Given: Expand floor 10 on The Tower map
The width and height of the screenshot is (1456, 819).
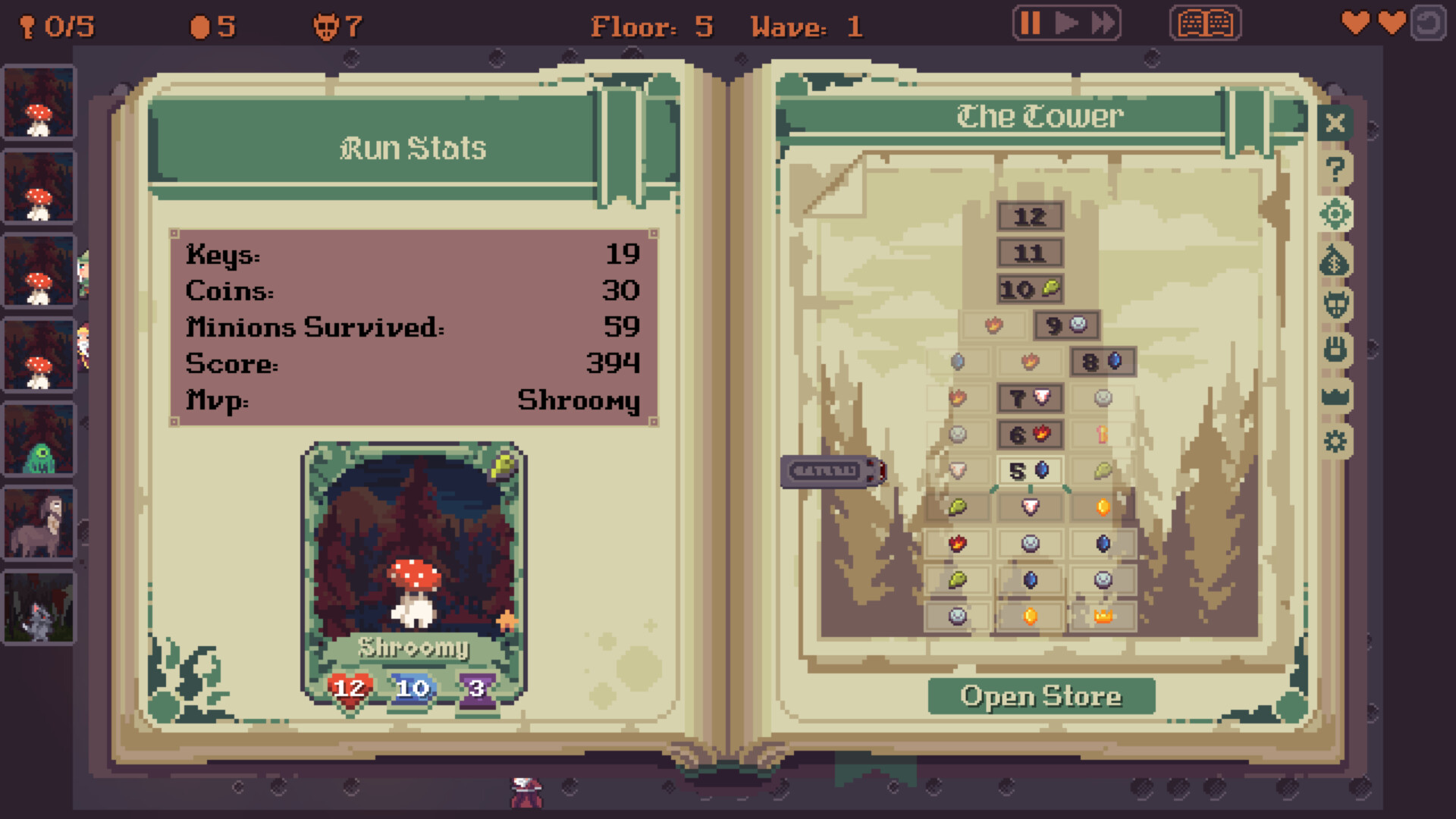Looking at the screenshot, I should [1030, 289].
